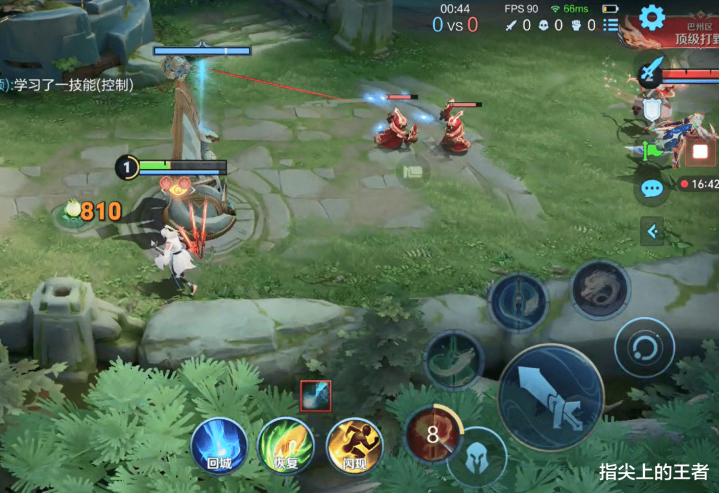Send the green flag gather signal

[x=652, y=150]
